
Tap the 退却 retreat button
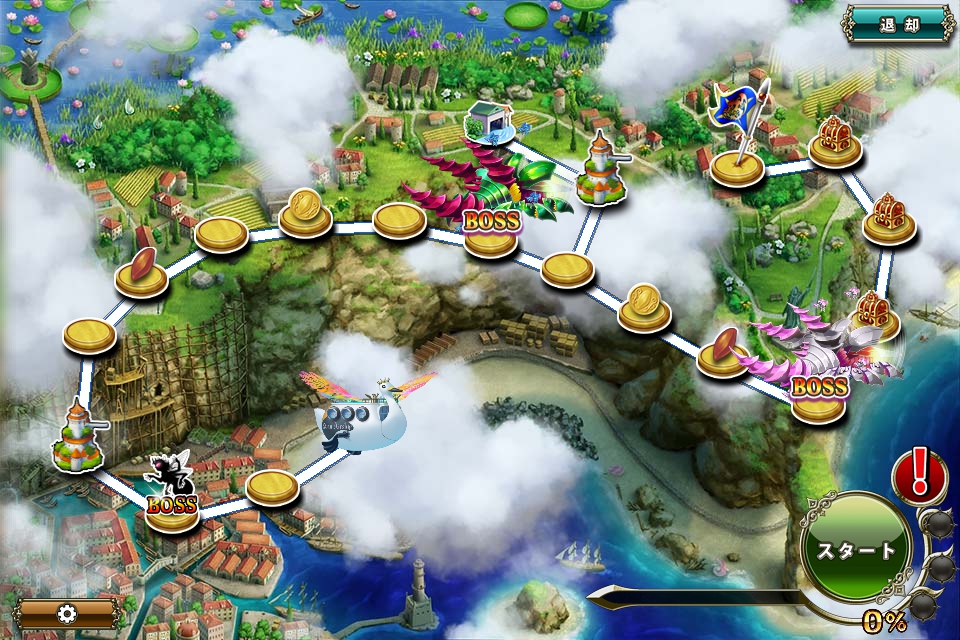click(x=897, y=23)
